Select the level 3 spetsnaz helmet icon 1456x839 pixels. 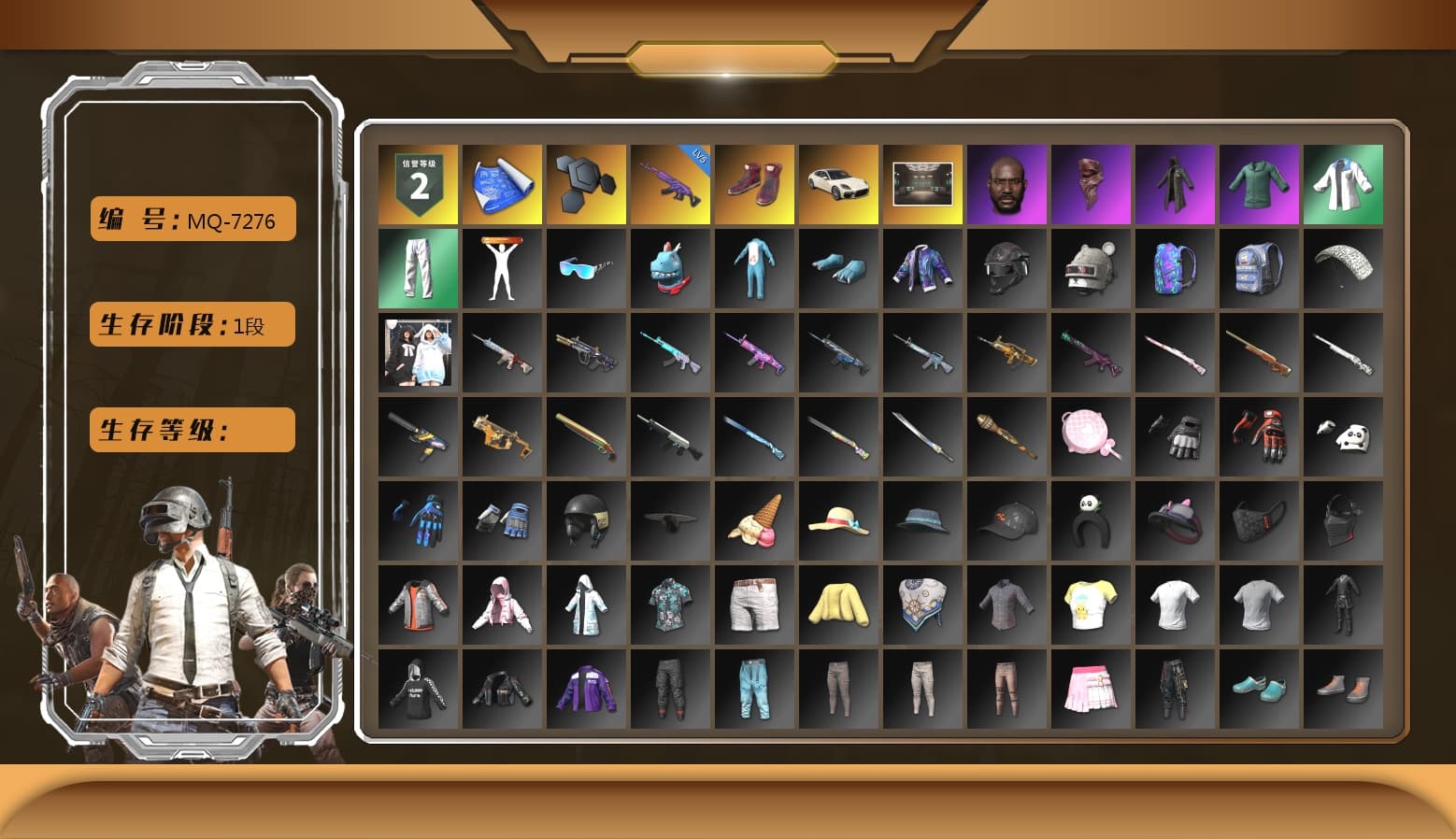tap(1006, 268)
